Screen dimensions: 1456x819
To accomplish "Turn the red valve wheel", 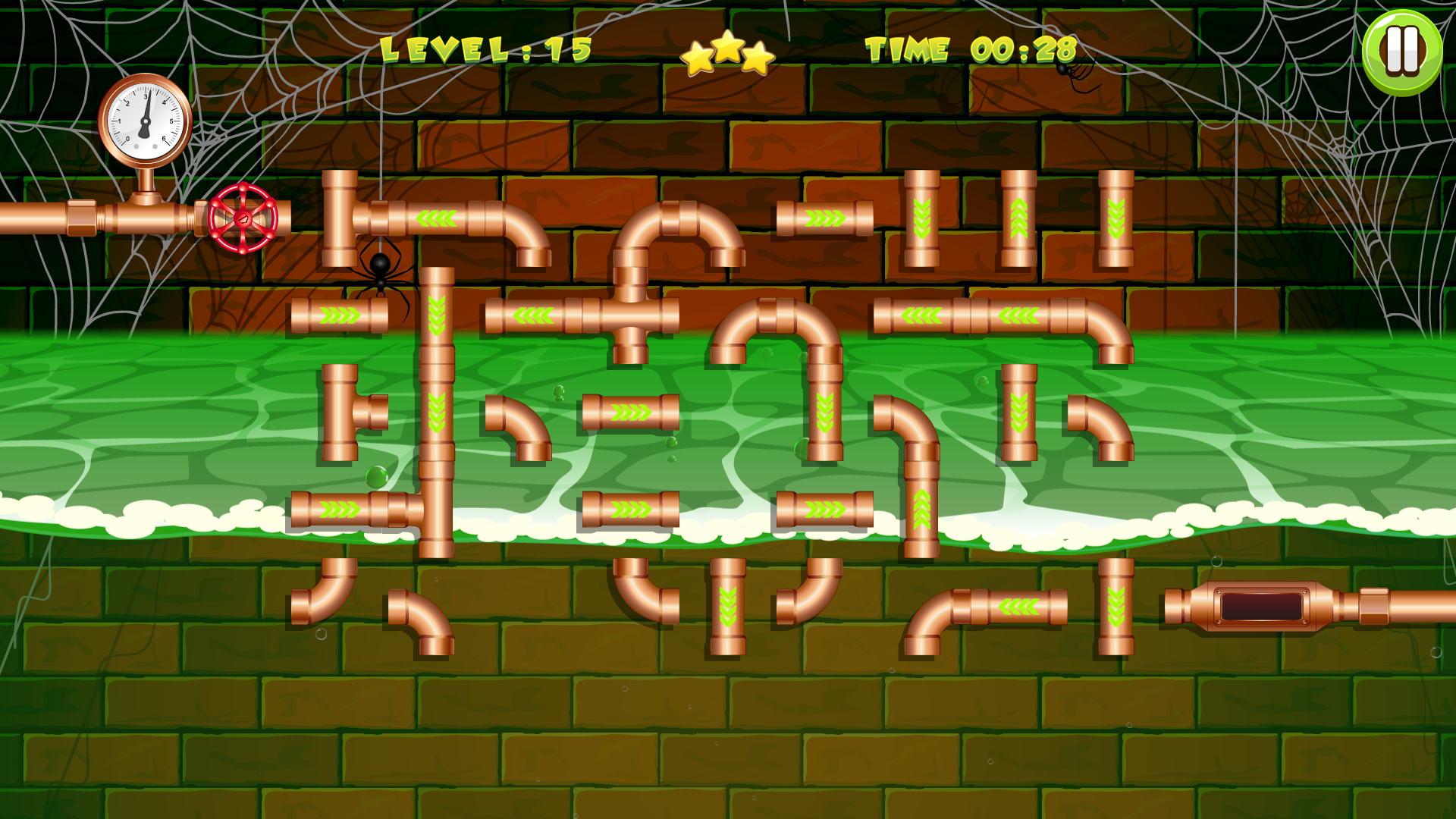I will pos(243,218).
